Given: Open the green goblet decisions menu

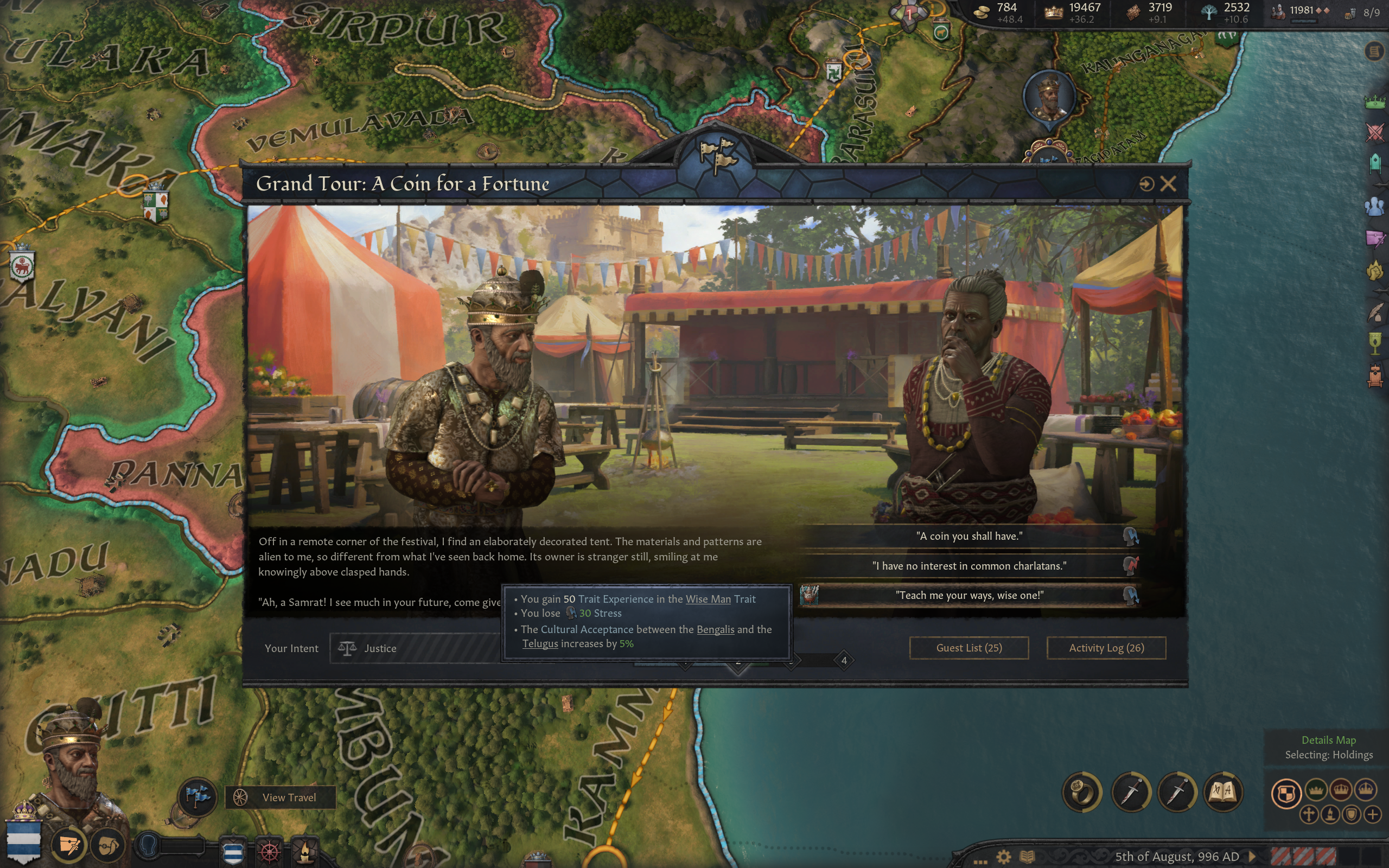Looking at the screenshot, I should [1375, 343].
